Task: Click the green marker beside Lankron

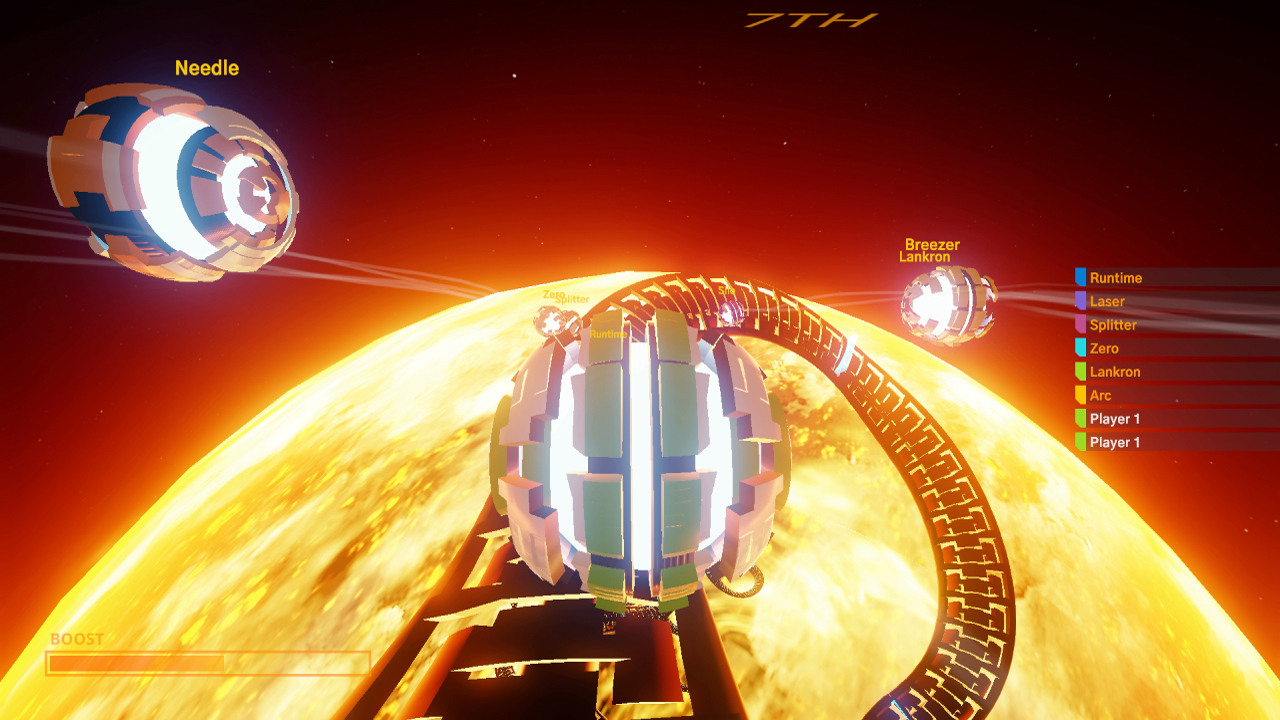Action: [1081, 372]
